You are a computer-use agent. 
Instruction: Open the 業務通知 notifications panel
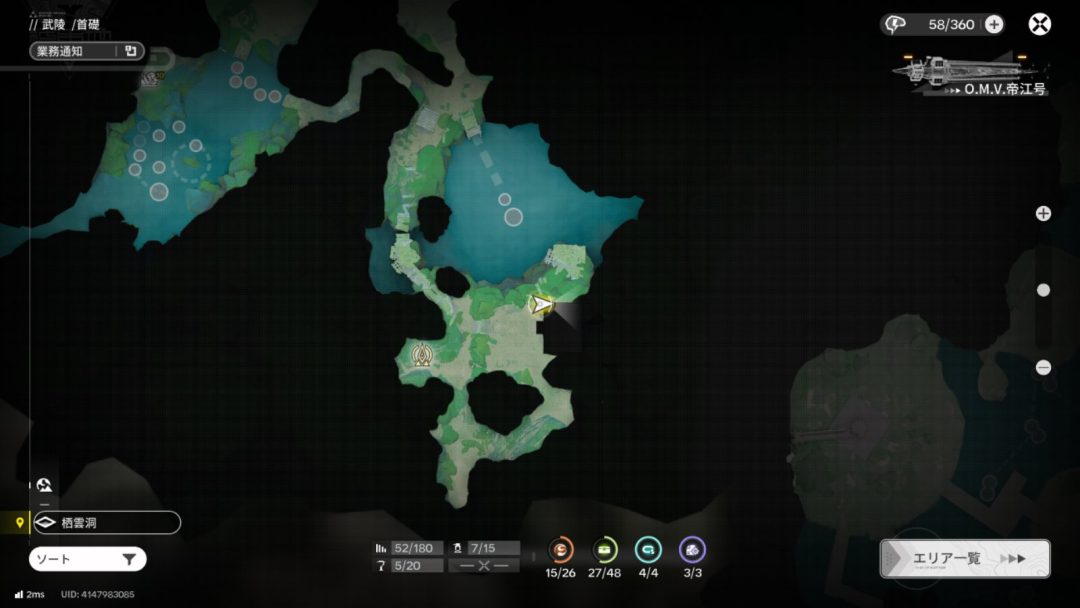pos(87,51)
